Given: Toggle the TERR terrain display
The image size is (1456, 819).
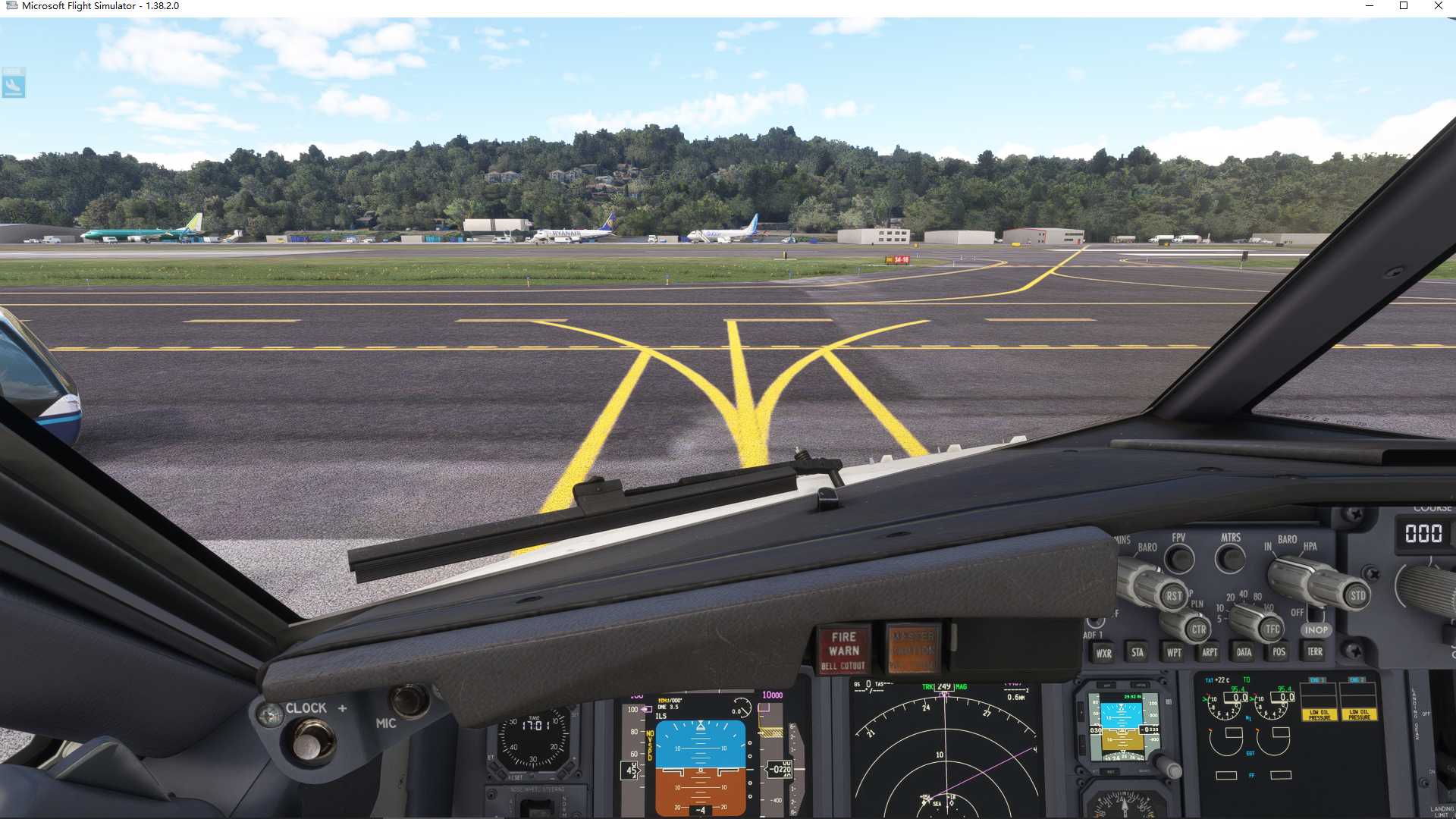Looking at the screenshot, I should (1316, 652).
